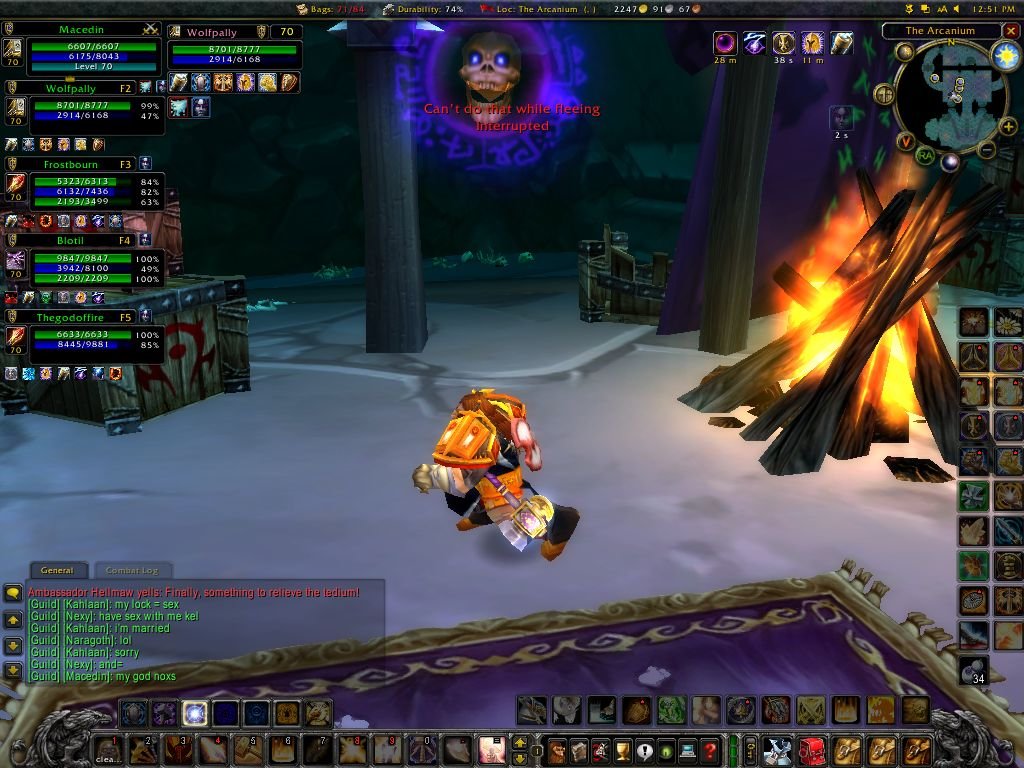Open the General chat tab
Image resolution: width=1024 pixels, height=768 pixels.
pyautogui.click(x=57, y=570)
